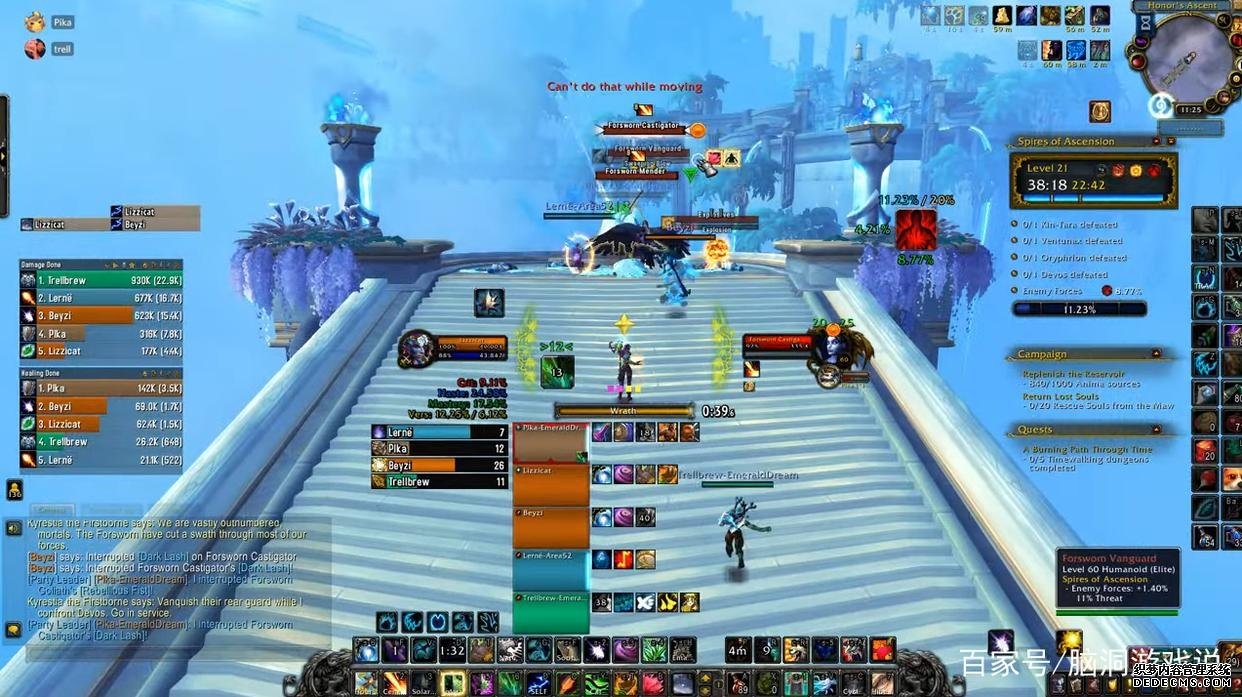
Task: Click Lizzicat's orange raid frame
Action: coord(551,484)
